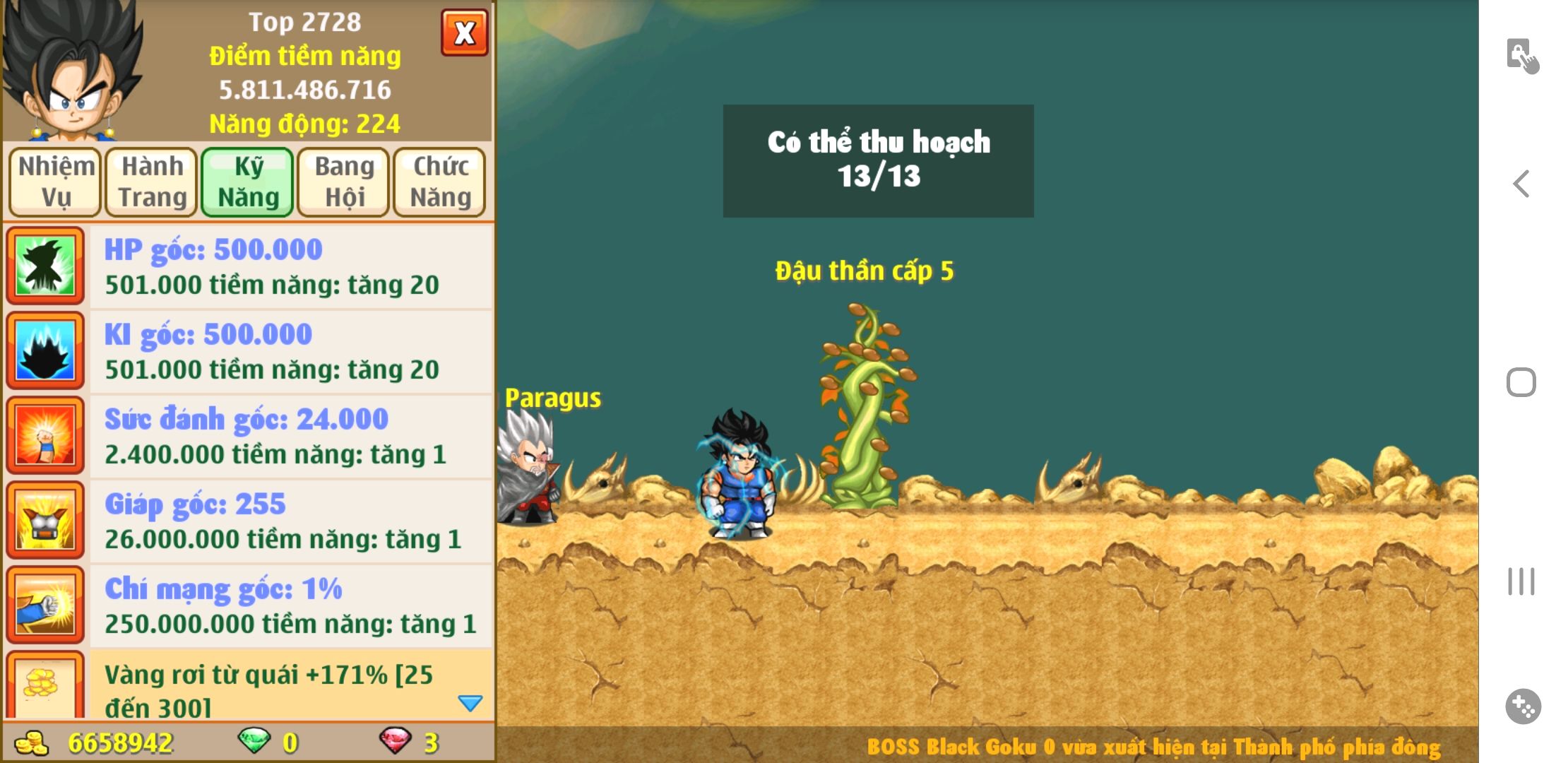
Task: Open the game controller overlay icon
Action: pos(1523,706)
